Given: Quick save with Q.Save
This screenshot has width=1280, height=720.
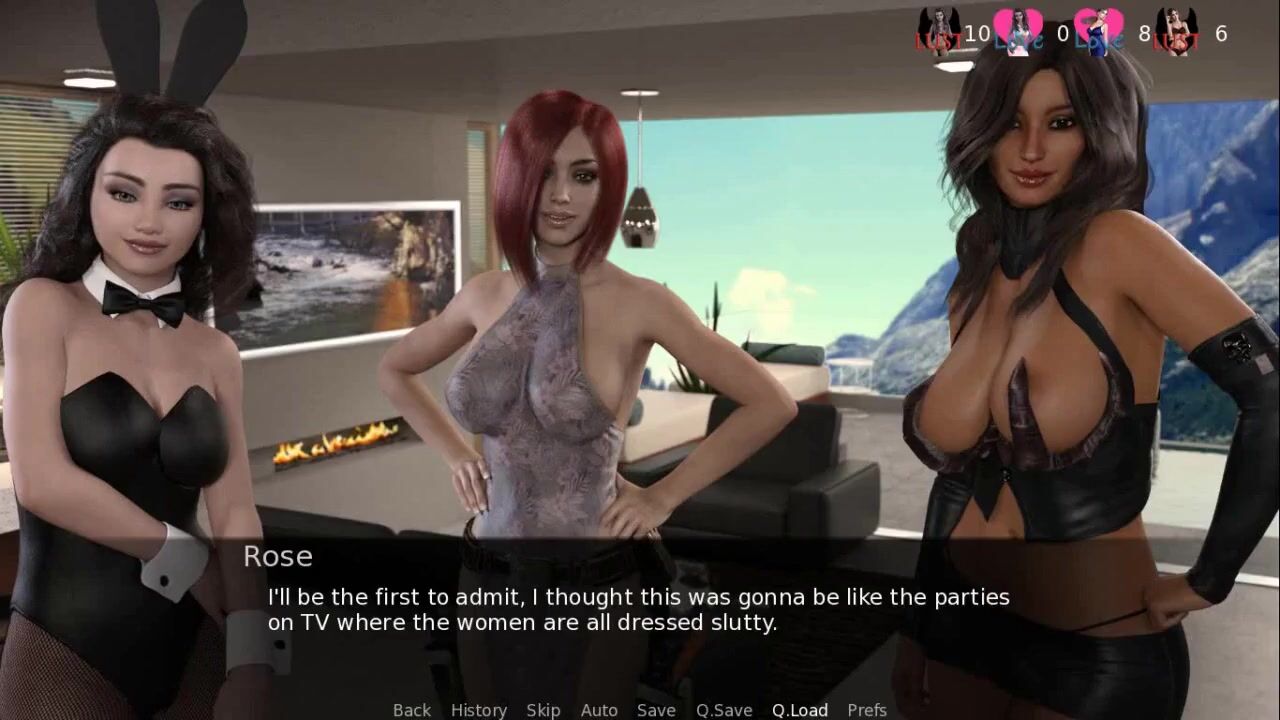Looking at the screenshot, I should pyautogui.click(x=724, y=710).
